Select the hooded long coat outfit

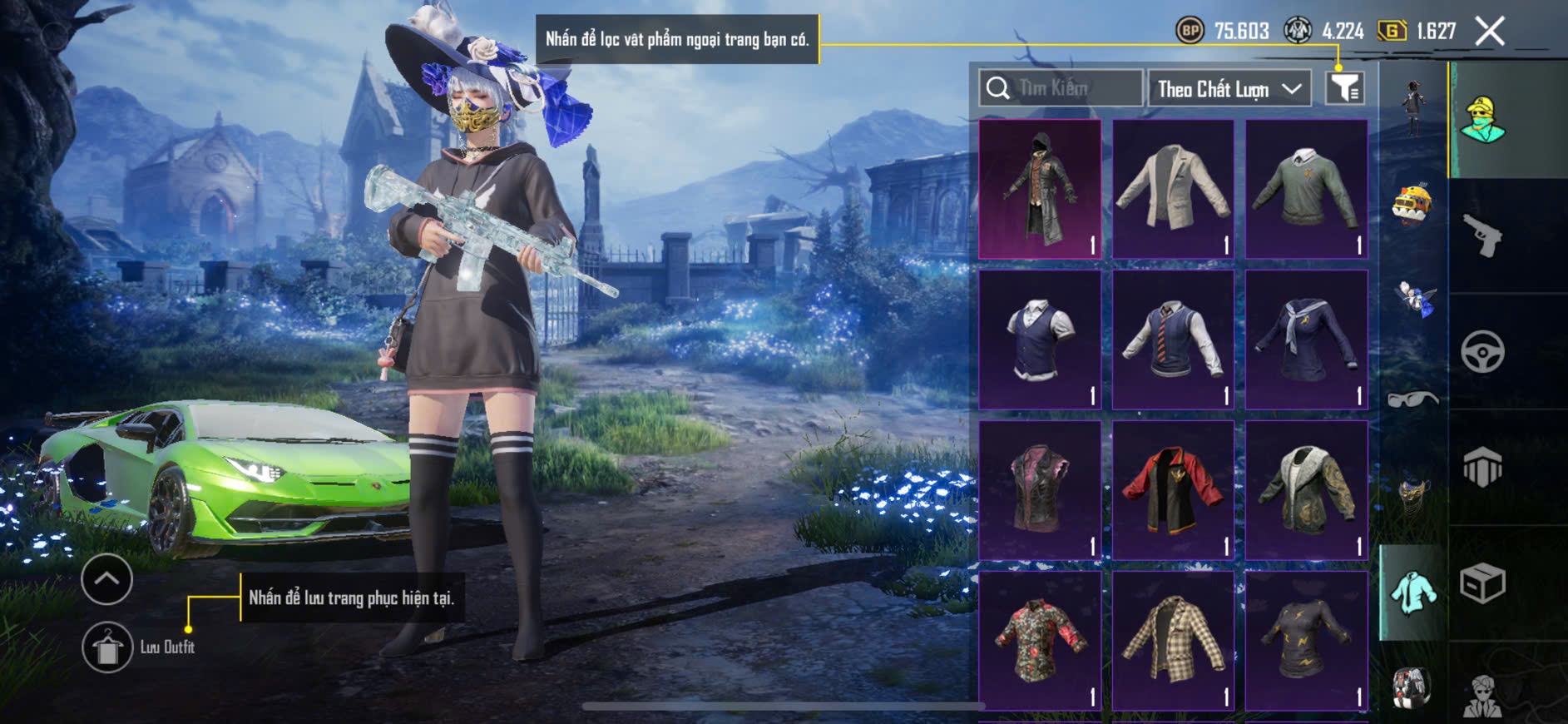(x=1040, y=189)
